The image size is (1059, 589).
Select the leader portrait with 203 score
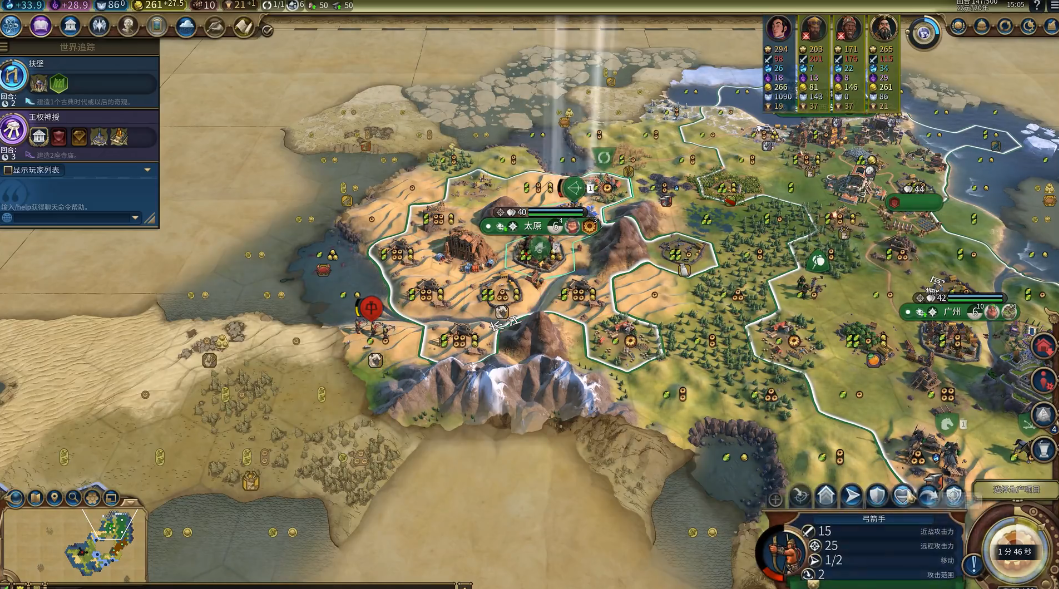(813, 28)
